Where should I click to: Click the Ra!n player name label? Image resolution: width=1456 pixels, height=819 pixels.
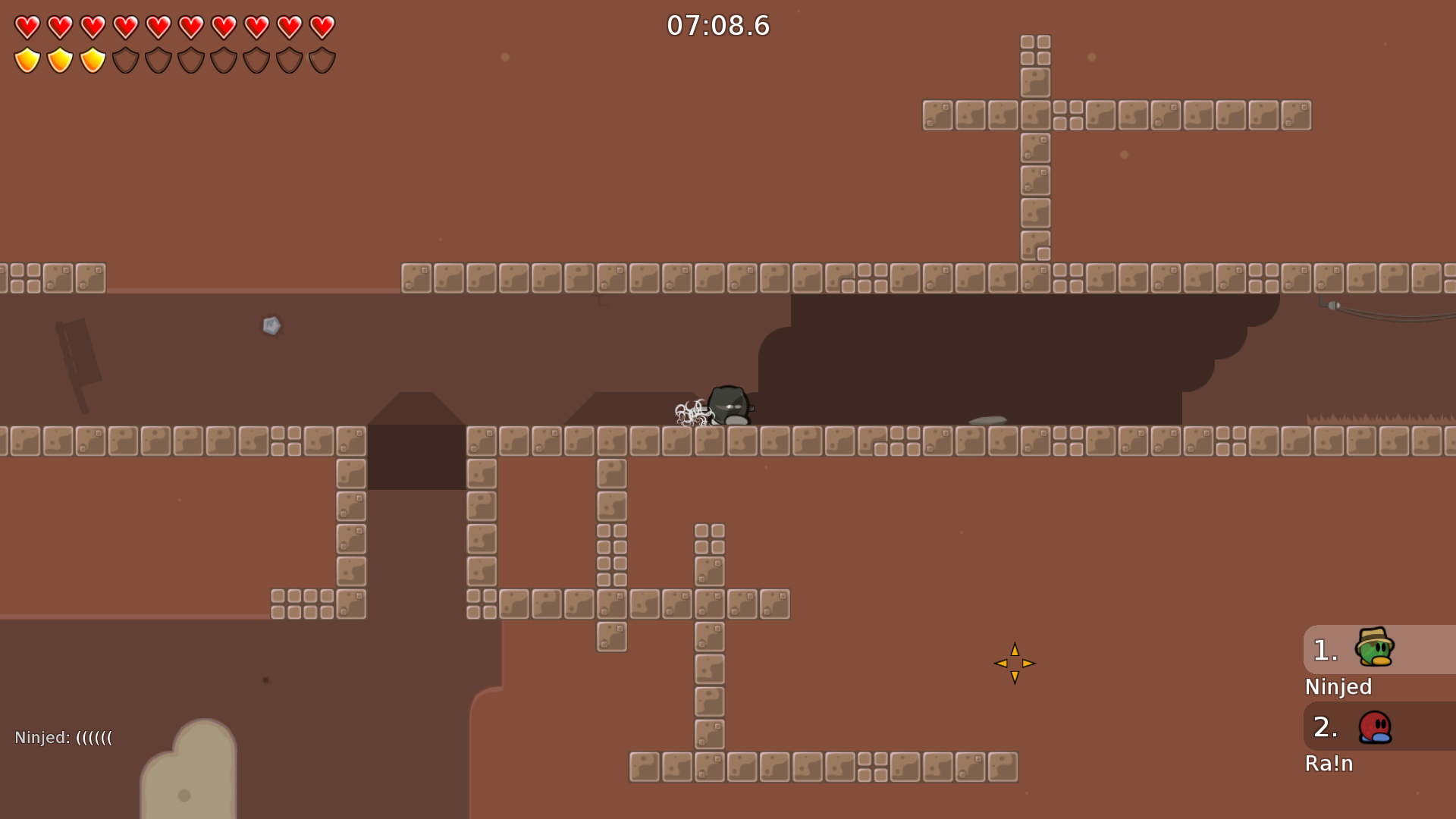click(x=1329, y=764)
